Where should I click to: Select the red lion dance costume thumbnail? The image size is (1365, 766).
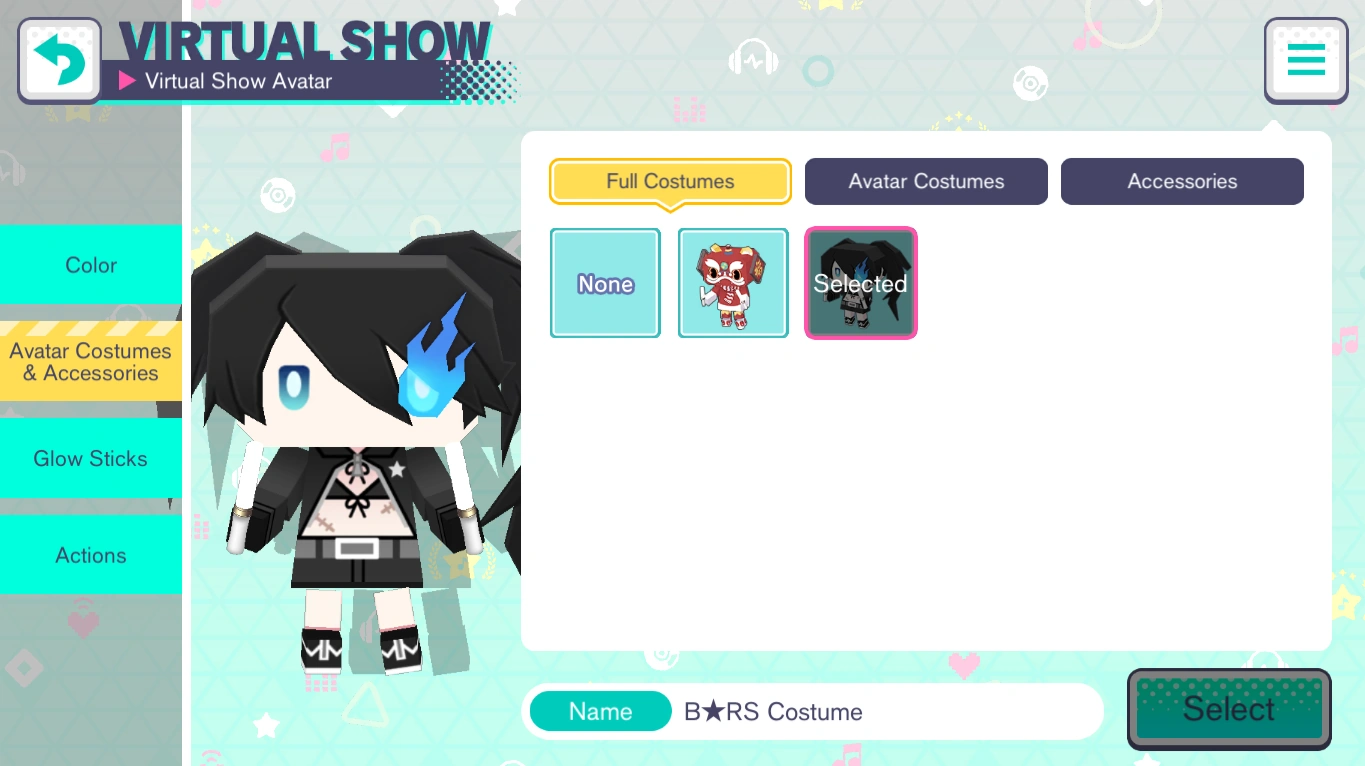click(x=733, y=282)
